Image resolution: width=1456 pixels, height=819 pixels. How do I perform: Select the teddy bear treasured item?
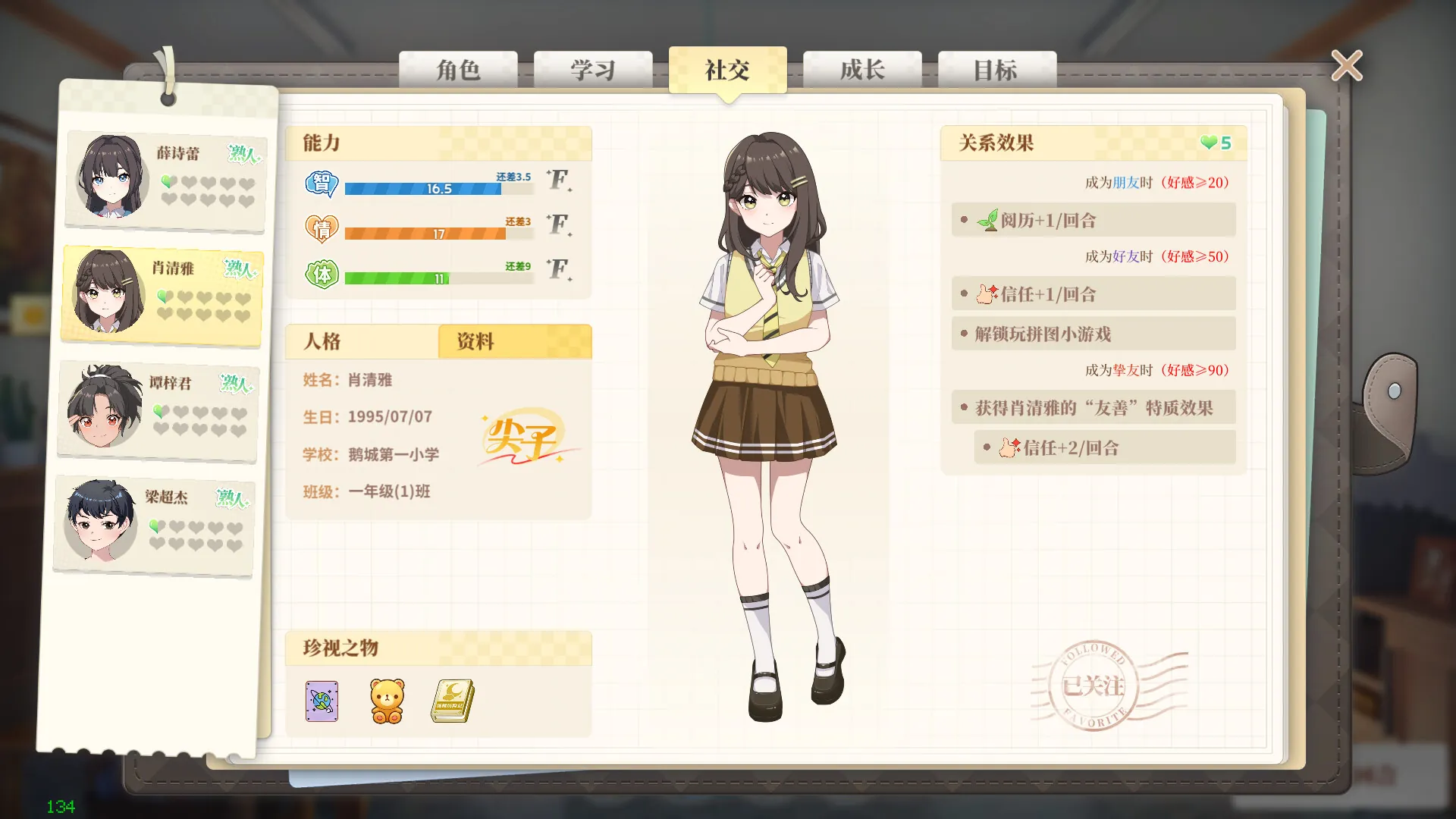(x=386, y=701)
